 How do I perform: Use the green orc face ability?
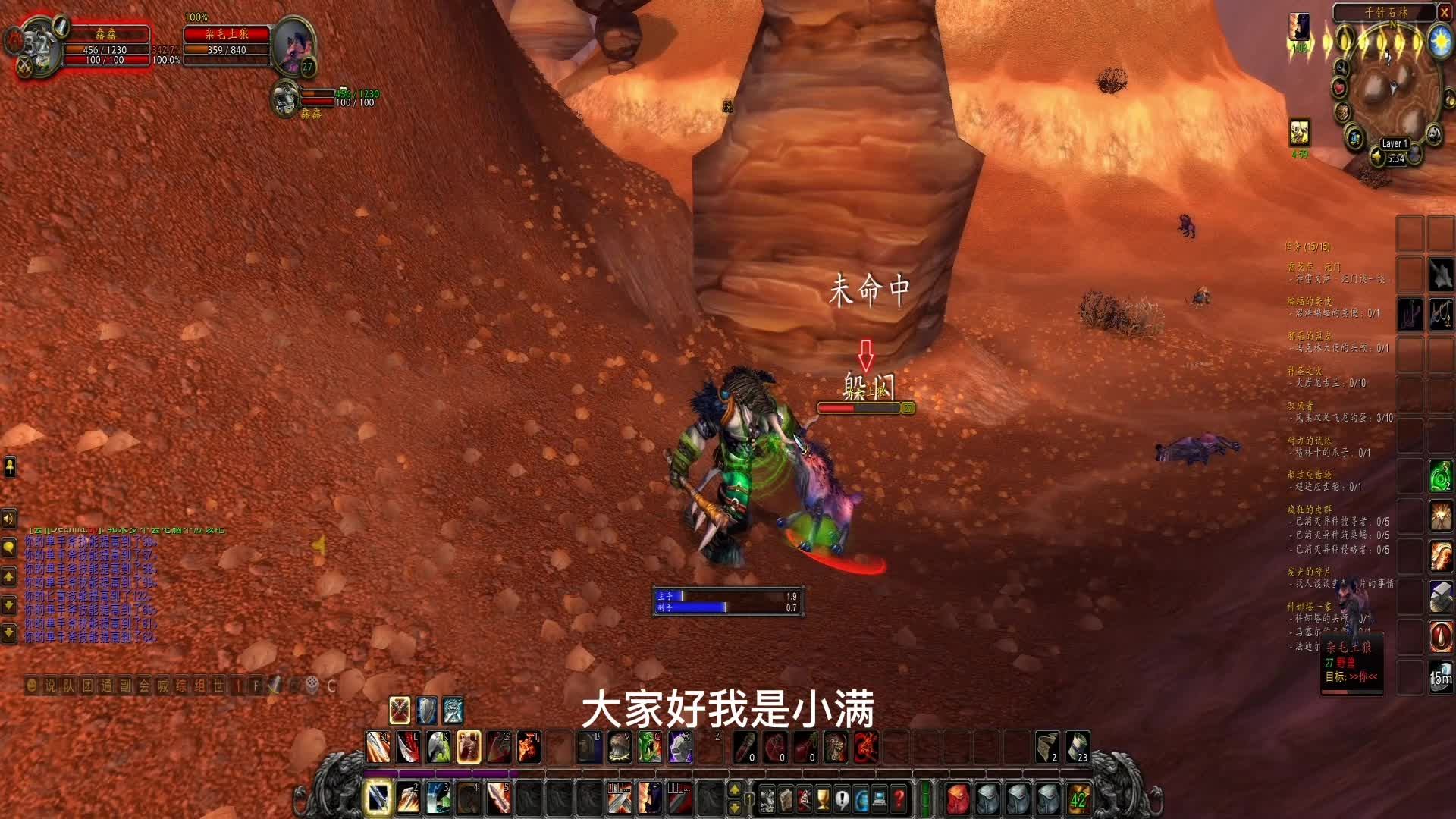649,748
